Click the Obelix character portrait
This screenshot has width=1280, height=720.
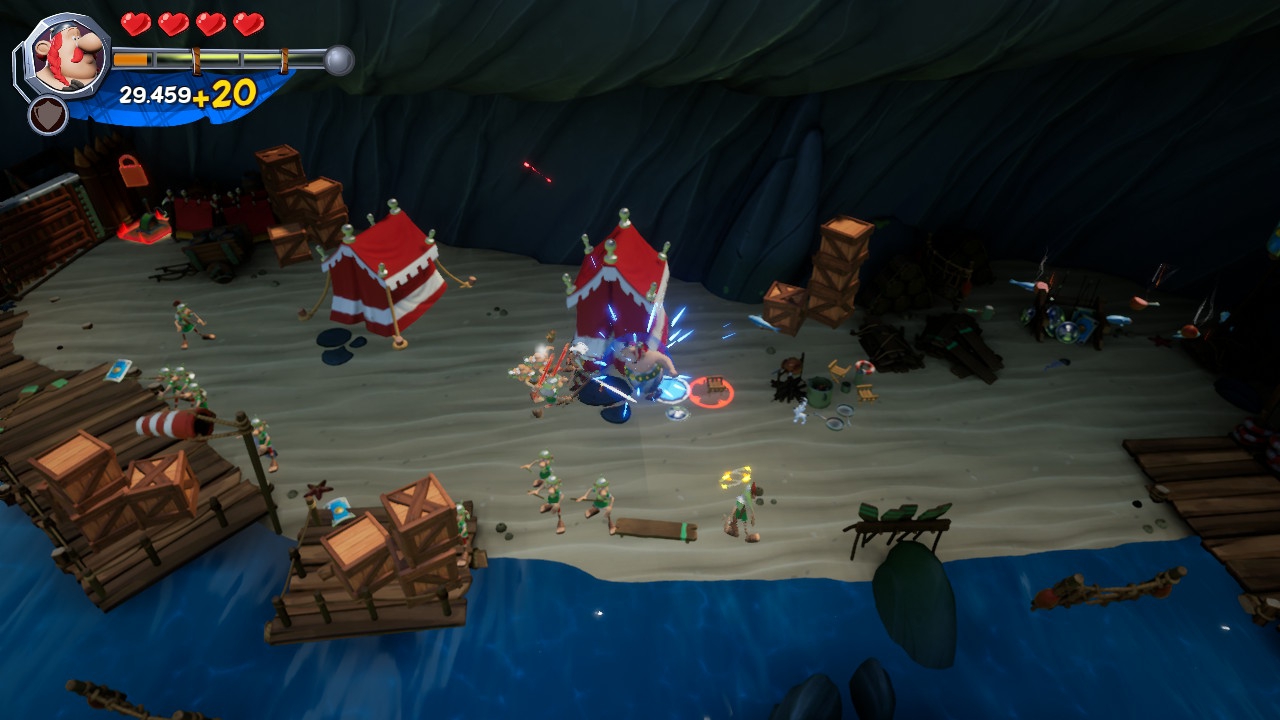coord(66,56)
